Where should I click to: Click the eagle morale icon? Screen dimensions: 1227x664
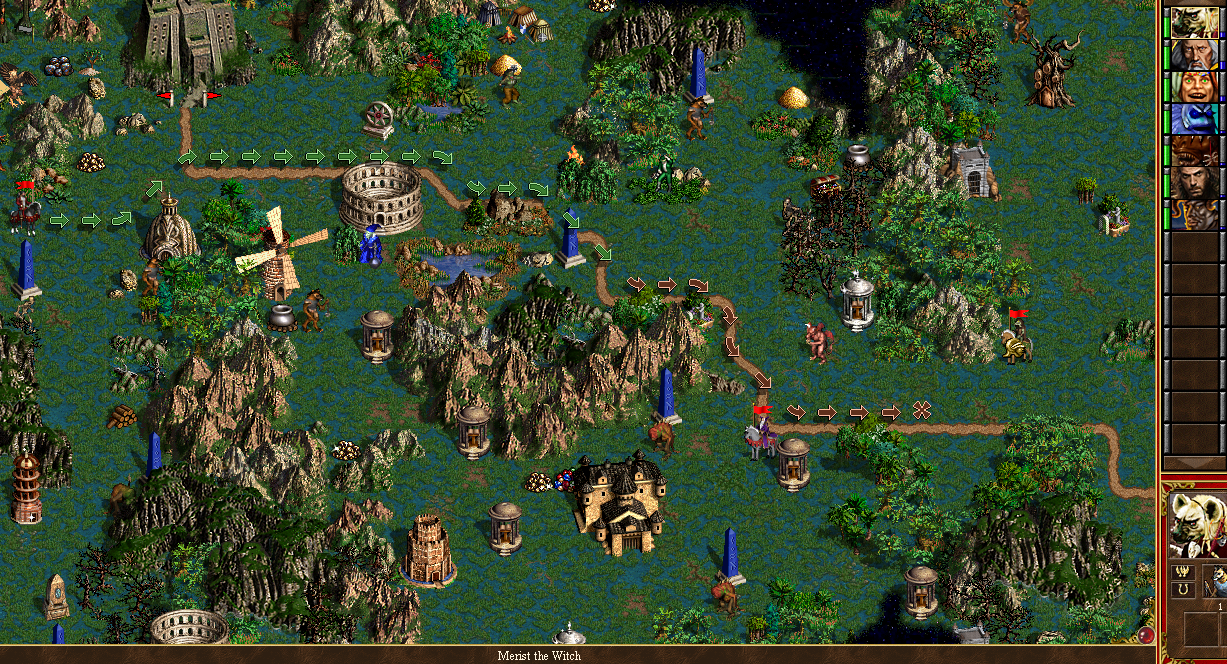(1181, 573)
